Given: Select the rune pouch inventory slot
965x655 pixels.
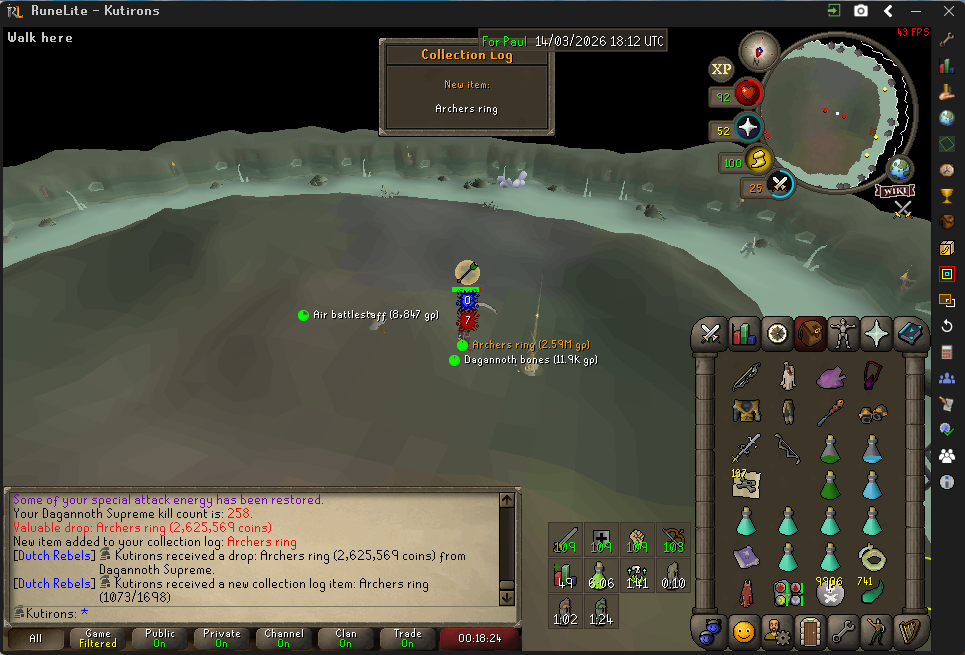Looking at the screenshot, I should 788,593.
